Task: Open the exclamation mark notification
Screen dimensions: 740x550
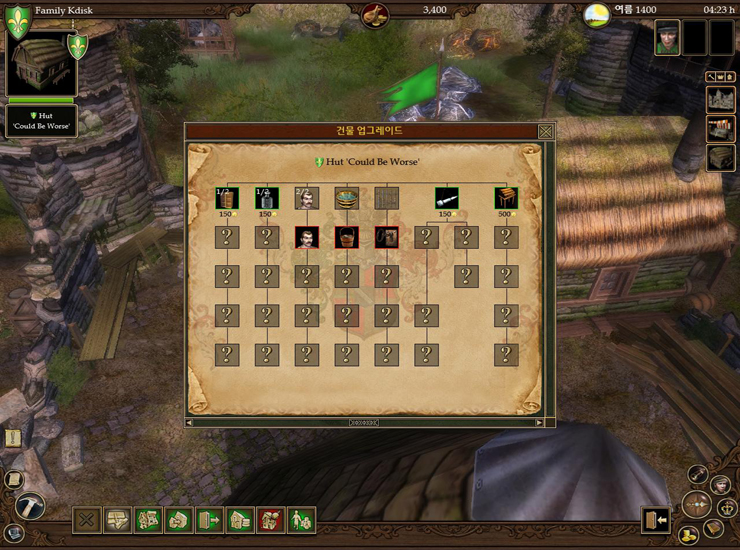Action: click(13, 438)
